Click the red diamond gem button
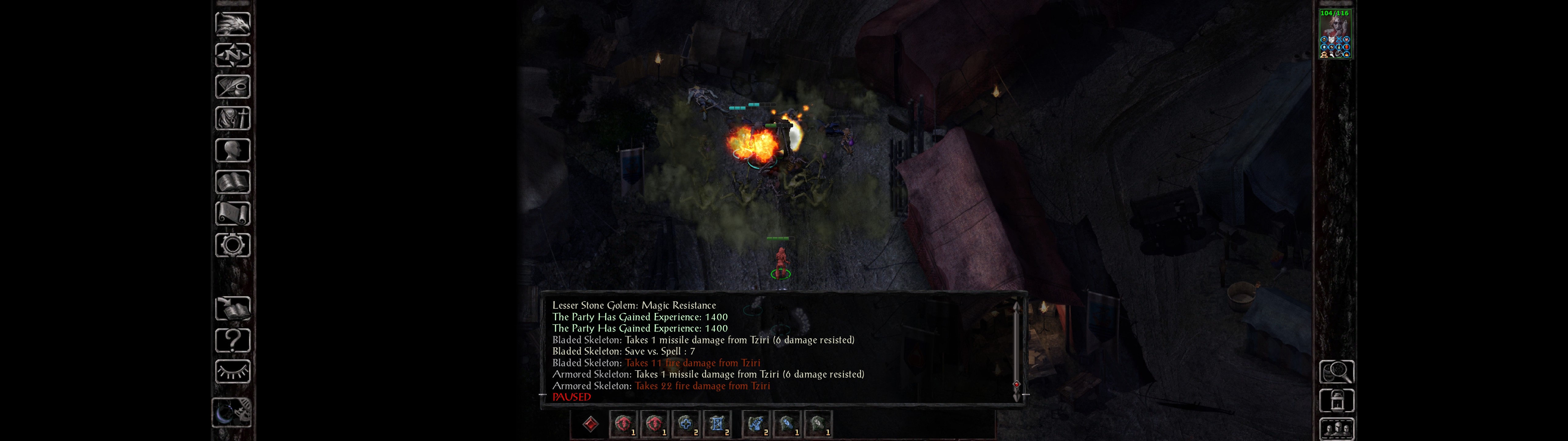 point(590,424)
